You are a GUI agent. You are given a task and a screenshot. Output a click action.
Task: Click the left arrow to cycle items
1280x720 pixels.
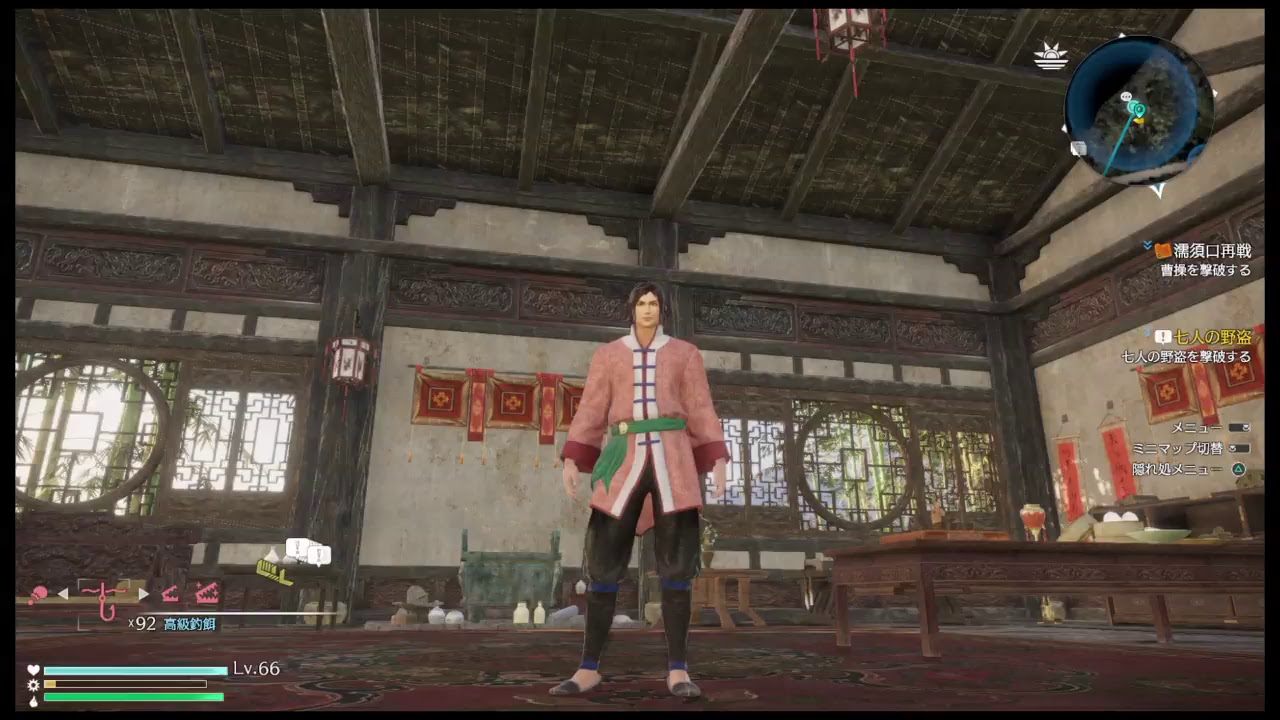(x=62, y=592)
